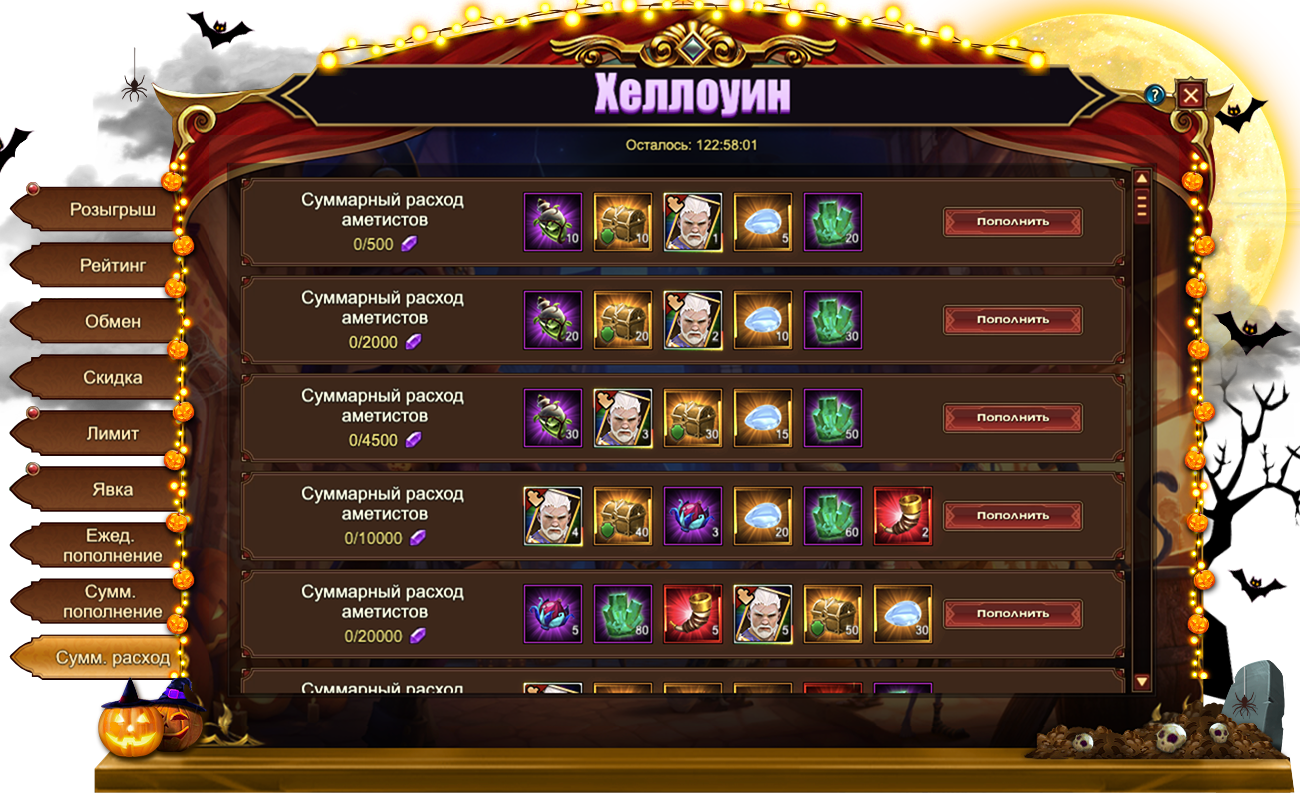Open the question mark help button
This screenshot has height=800, width=1300.
click(1156, 95)
